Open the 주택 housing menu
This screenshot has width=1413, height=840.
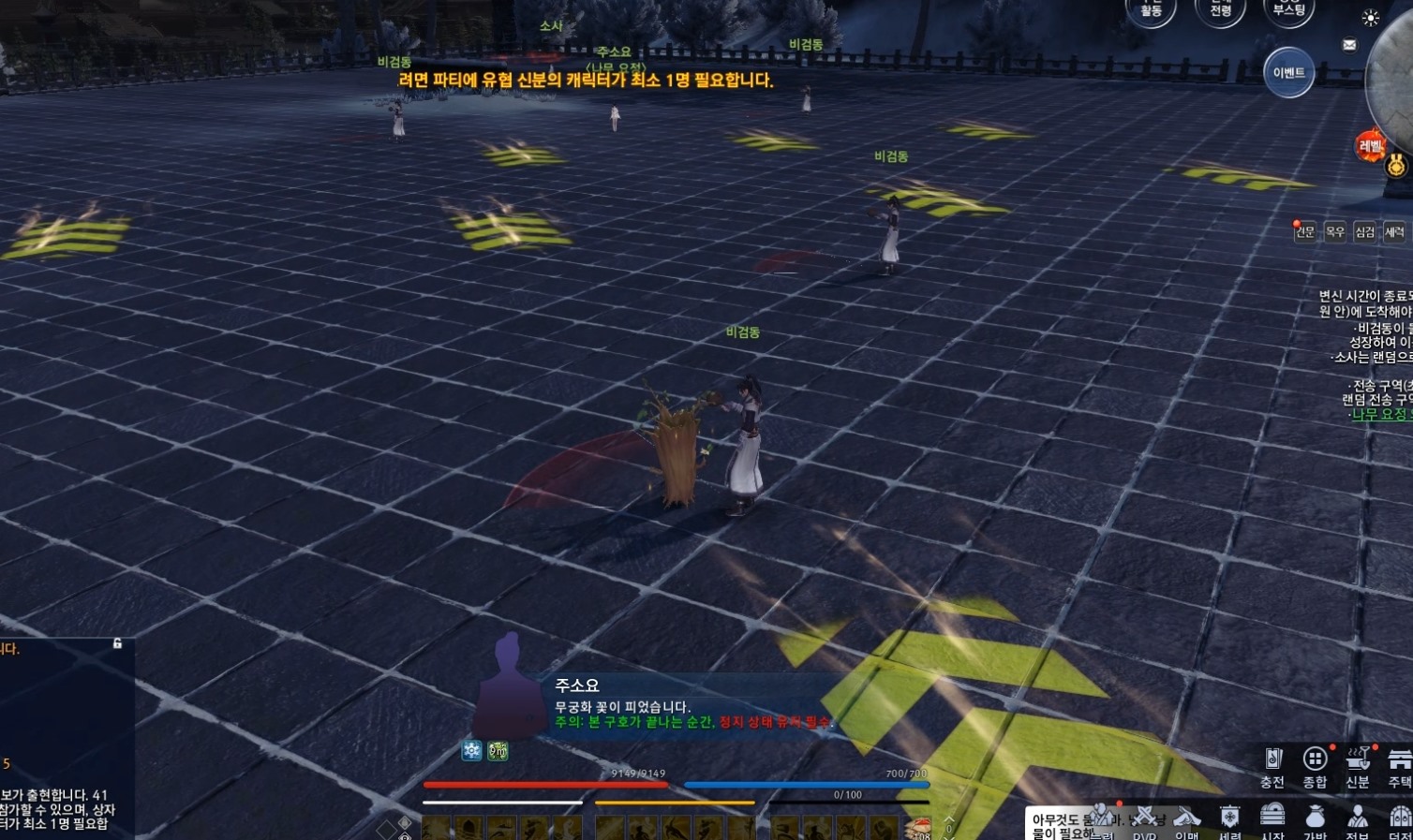pyautogui.click(x=1399, y=766)
